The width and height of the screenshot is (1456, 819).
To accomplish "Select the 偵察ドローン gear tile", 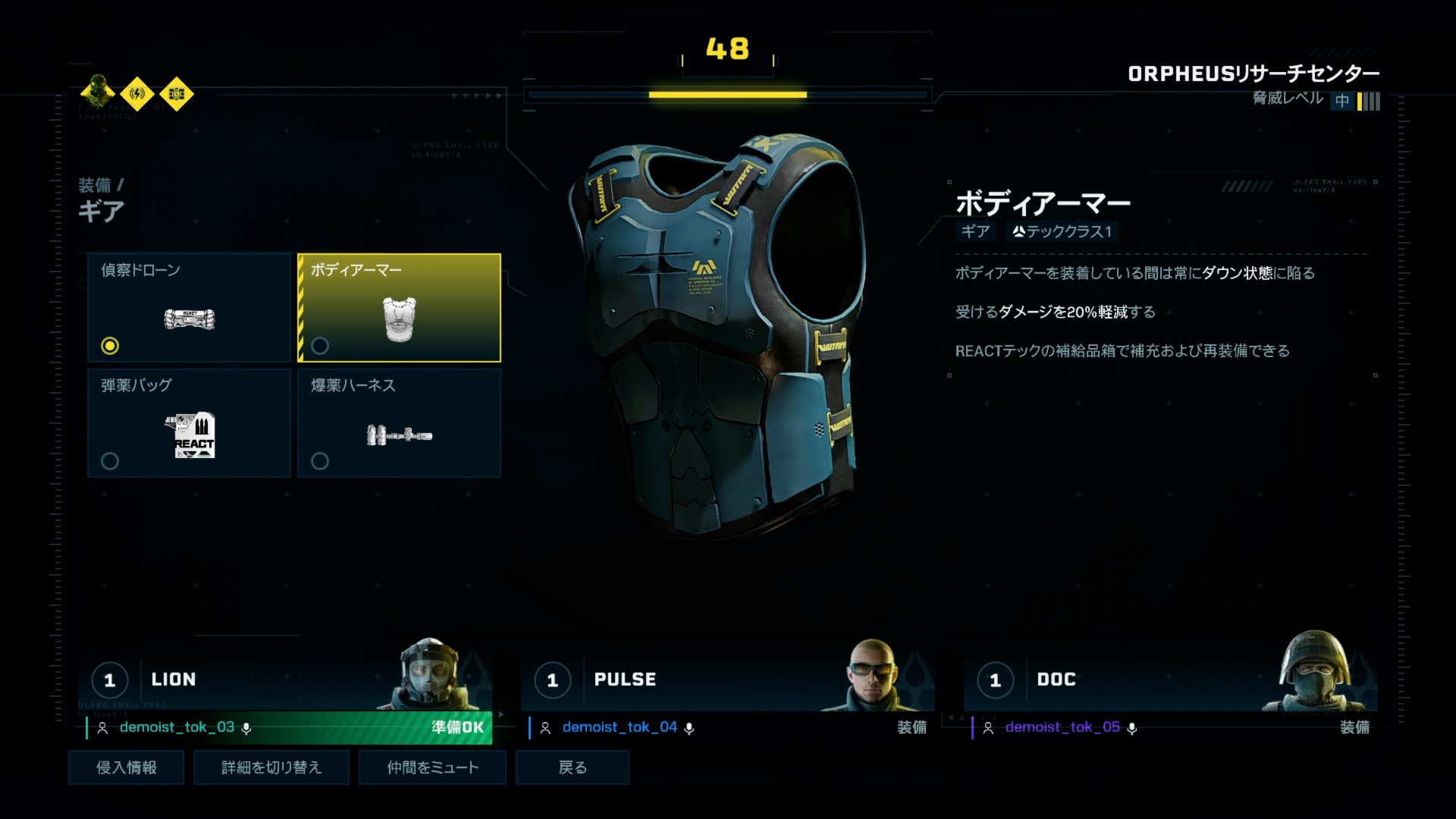I will coord(190,307).
